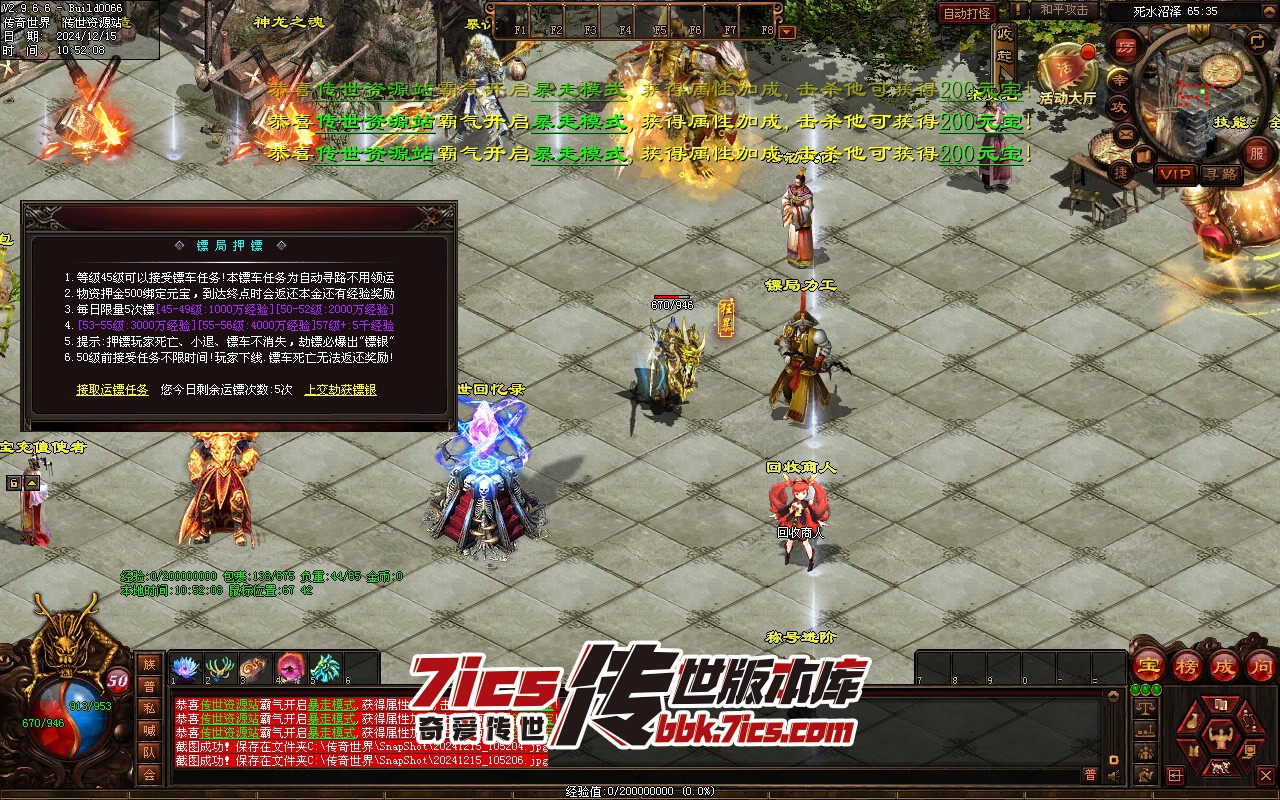Switch the 和平攻击 attack mode
This screenshot has width=1280, height=800.
pos(1063,10)
